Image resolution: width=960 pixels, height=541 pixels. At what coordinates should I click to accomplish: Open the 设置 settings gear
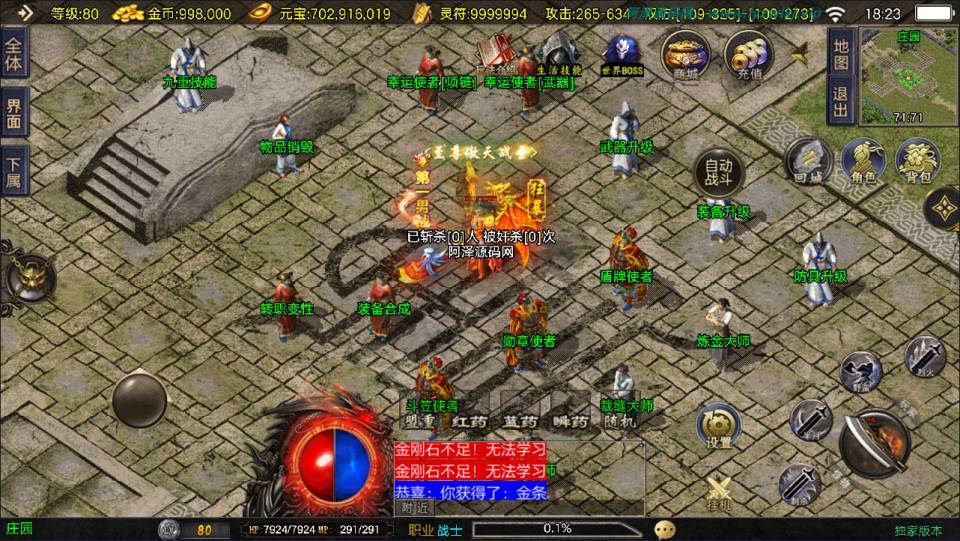tap(718, 425)
